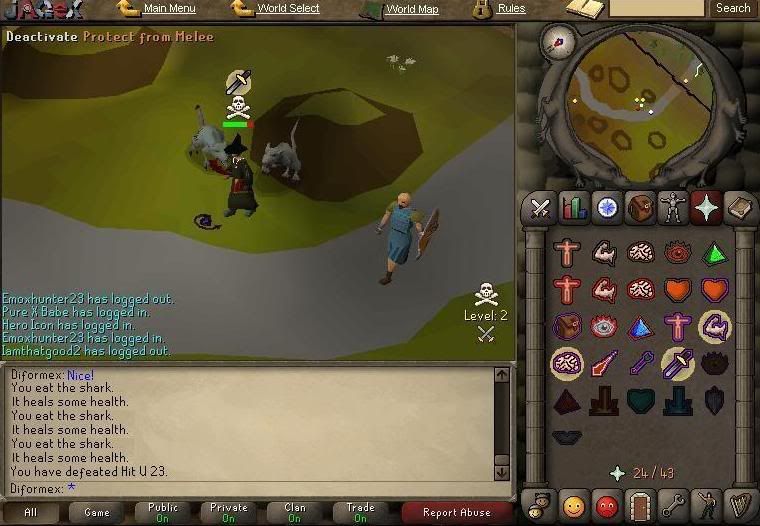Toggle the Public chat filter
The width and height of the screenshot is (760, 526).
pyautogui.click(x=163, y=512)
